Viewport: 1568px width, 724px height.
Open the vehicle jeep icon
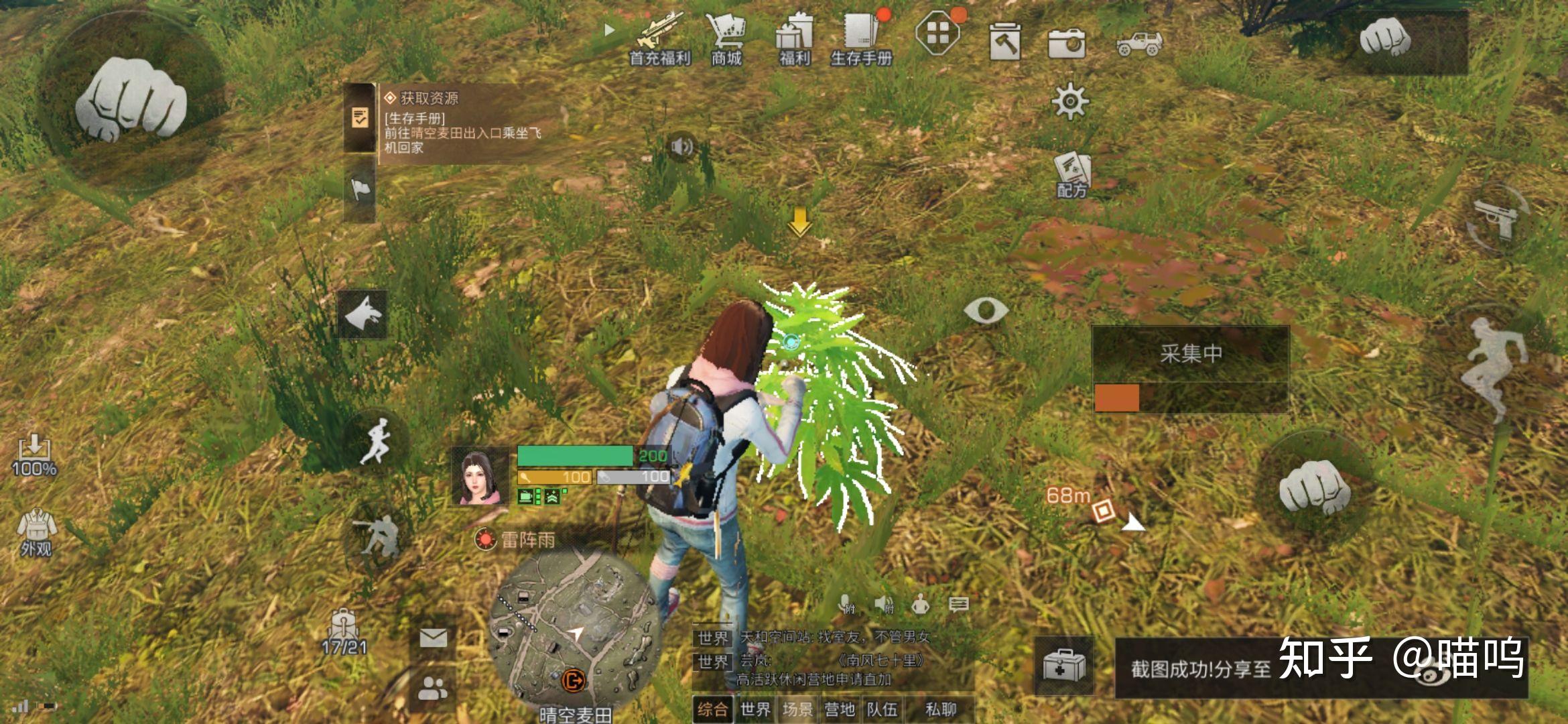click(1139, 43)
